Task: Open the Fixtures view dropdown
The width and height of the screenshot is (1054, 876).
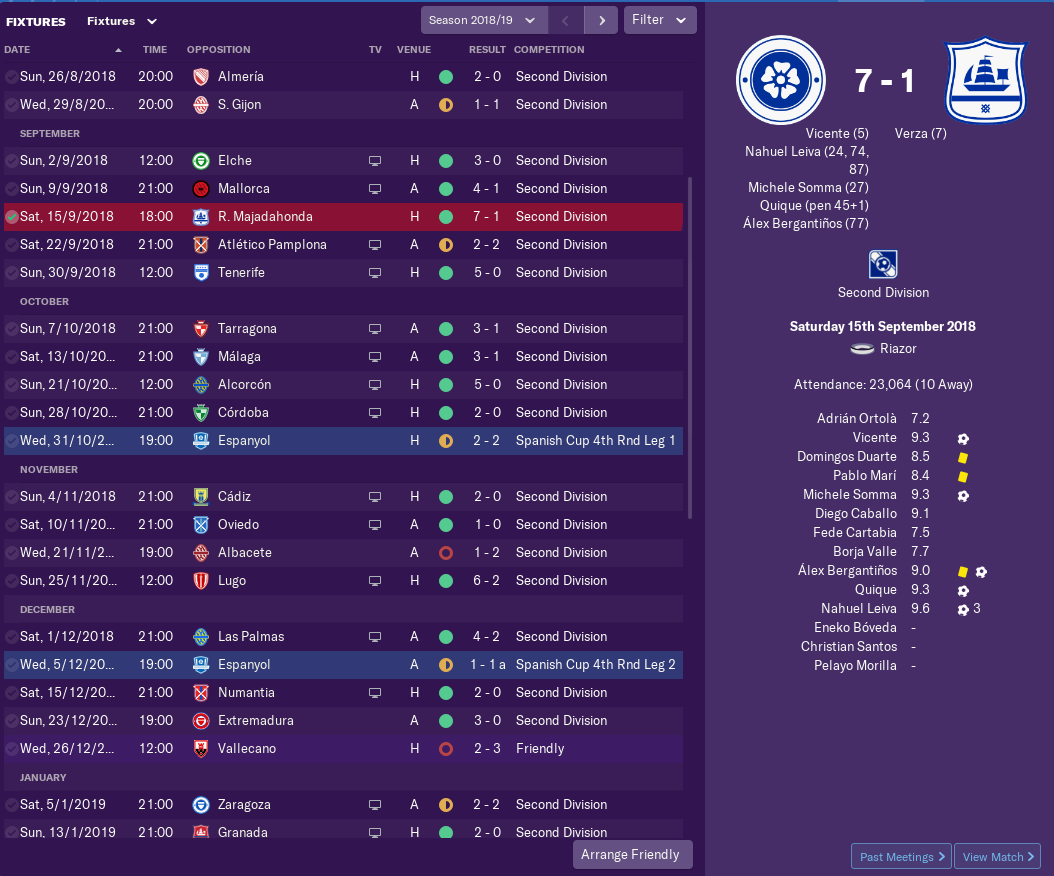Action: (x=122, y=21)
